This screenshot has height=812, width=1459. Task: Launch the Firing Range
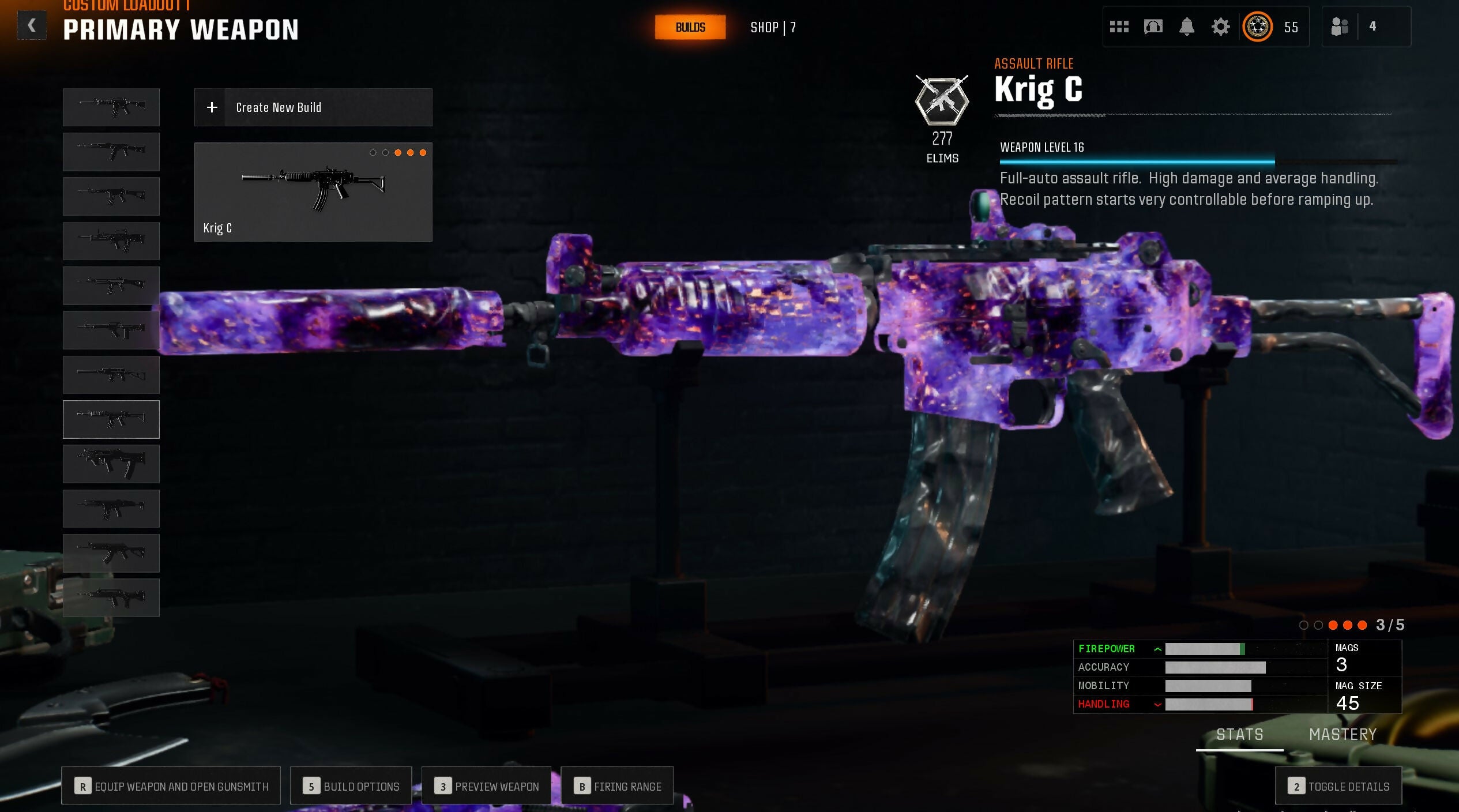coord(617,786)
